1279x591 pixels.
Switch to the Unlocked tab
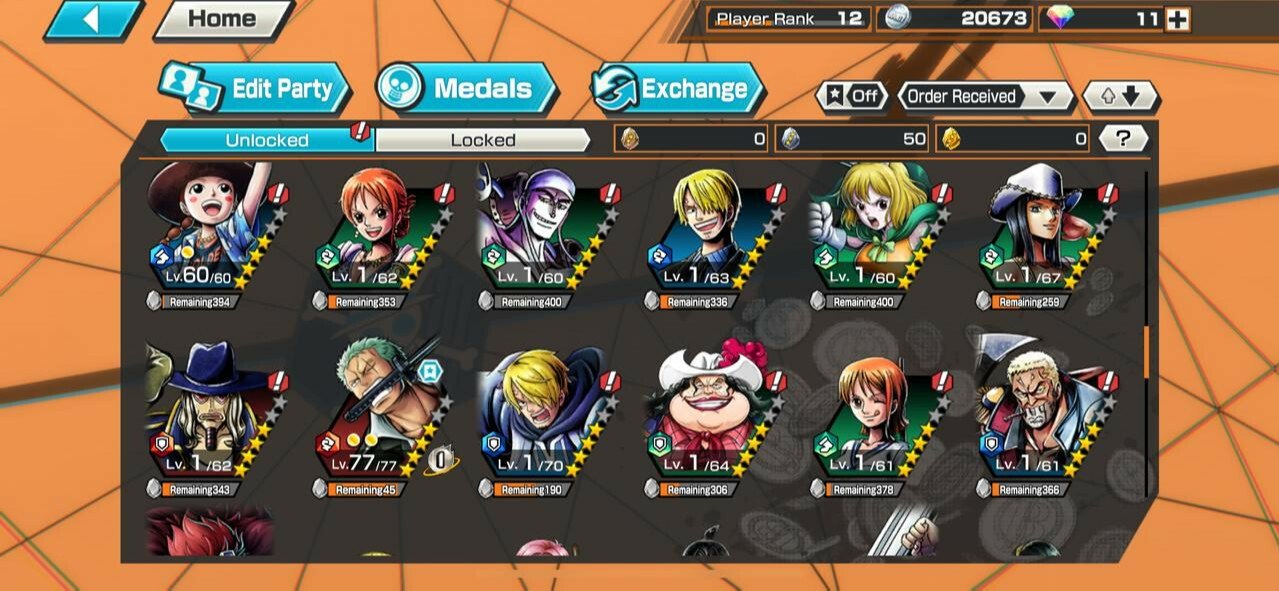click(266, 140)
